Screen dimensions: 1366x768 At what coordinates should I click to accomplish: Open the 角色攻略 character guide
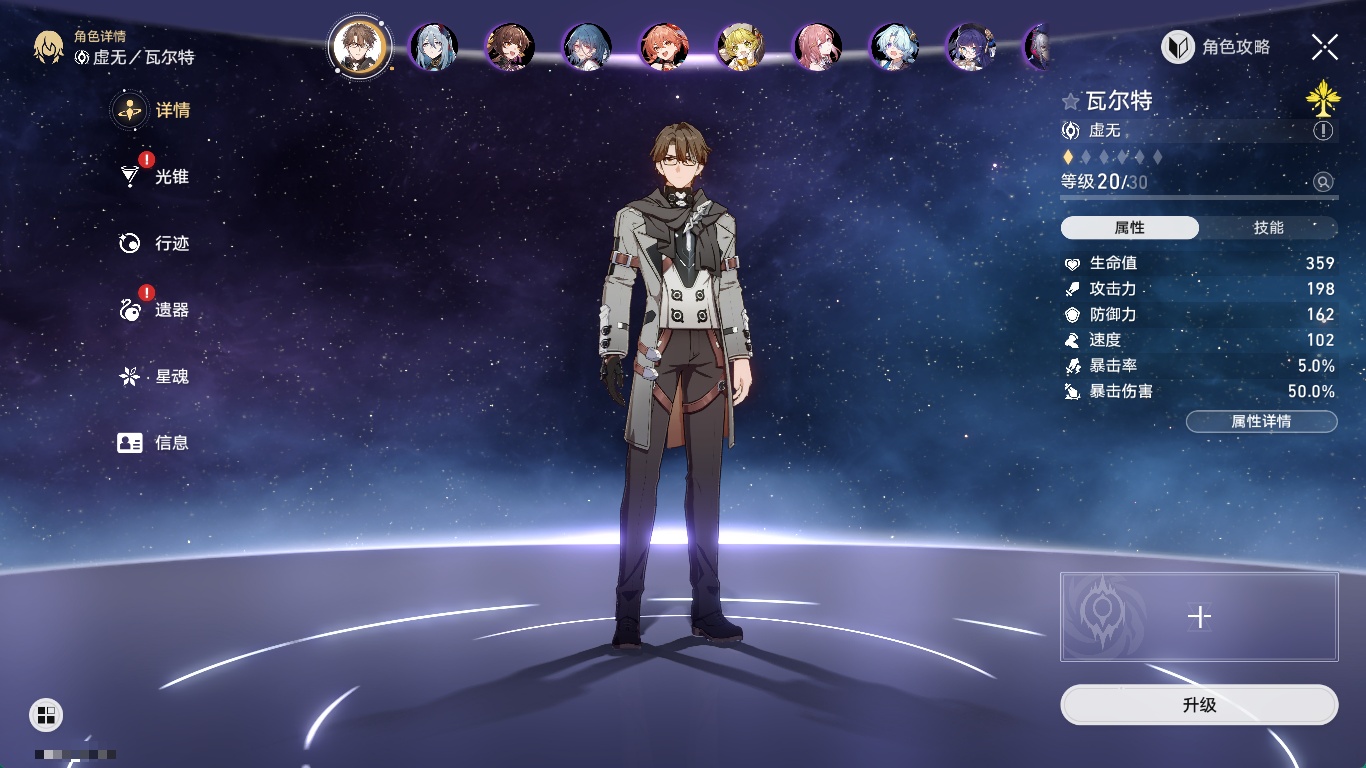click(1216, 47)
